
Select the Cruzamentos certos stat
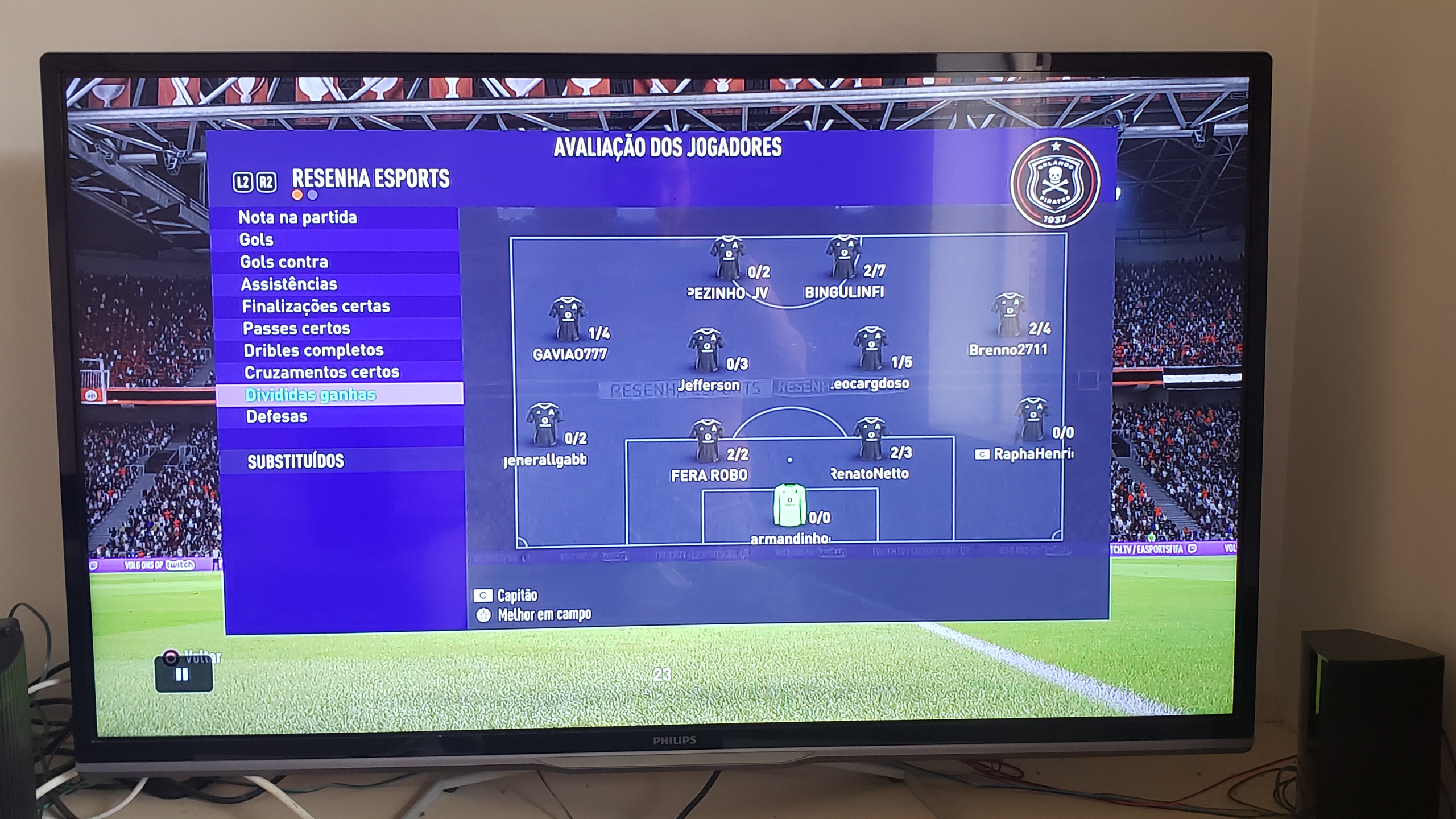[321, 372]
